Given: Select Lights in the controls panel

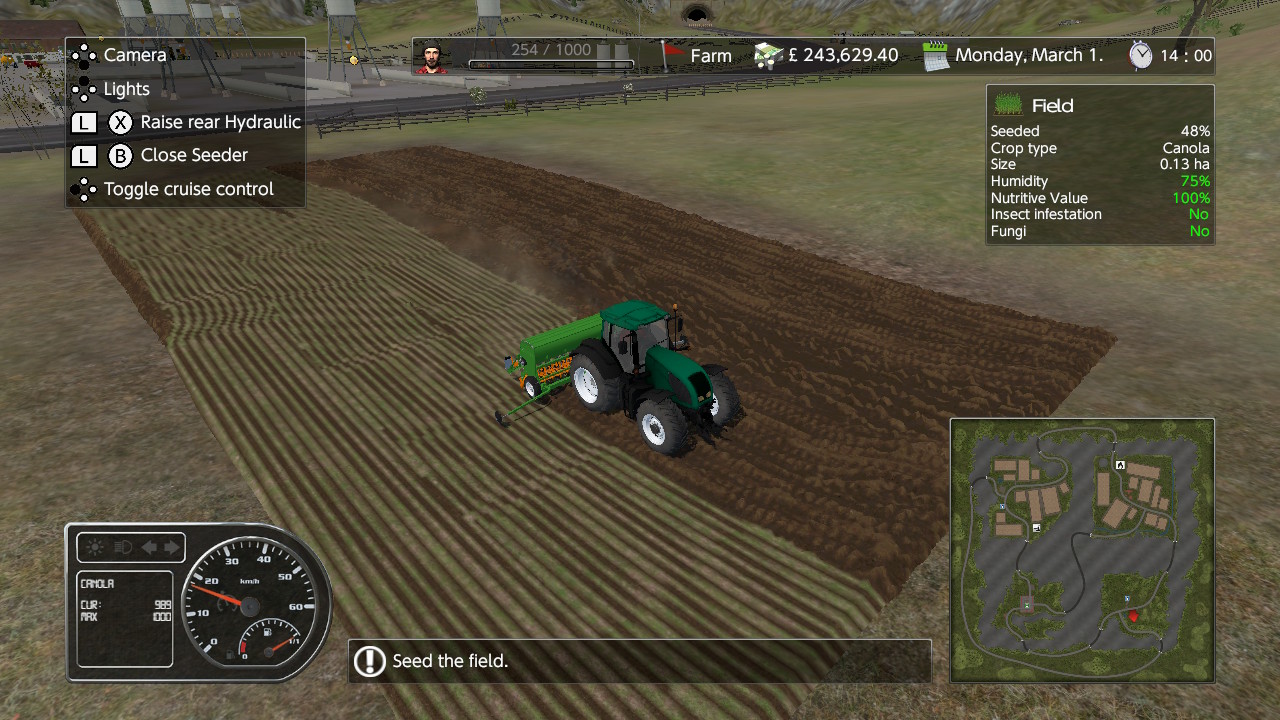Looking at the screenshot, I should coord(125,89).
